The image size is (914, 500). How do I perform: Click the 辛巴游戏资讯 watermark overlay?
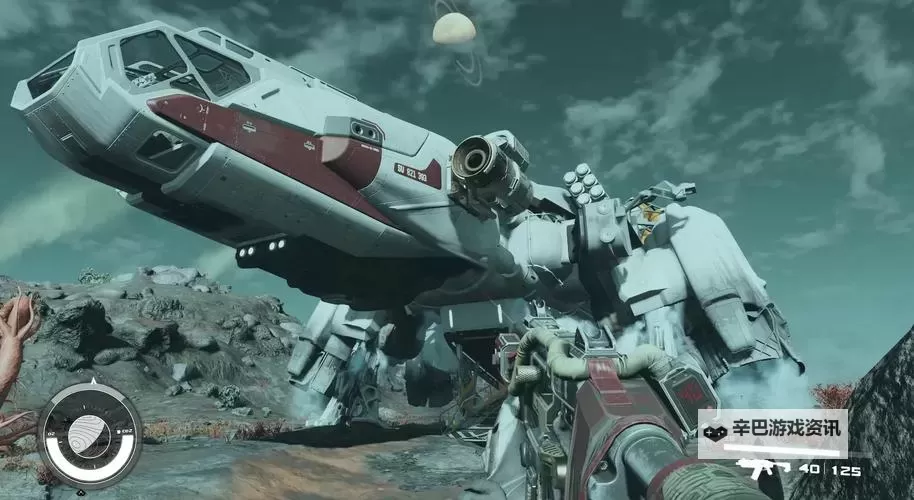click(772, 432)
